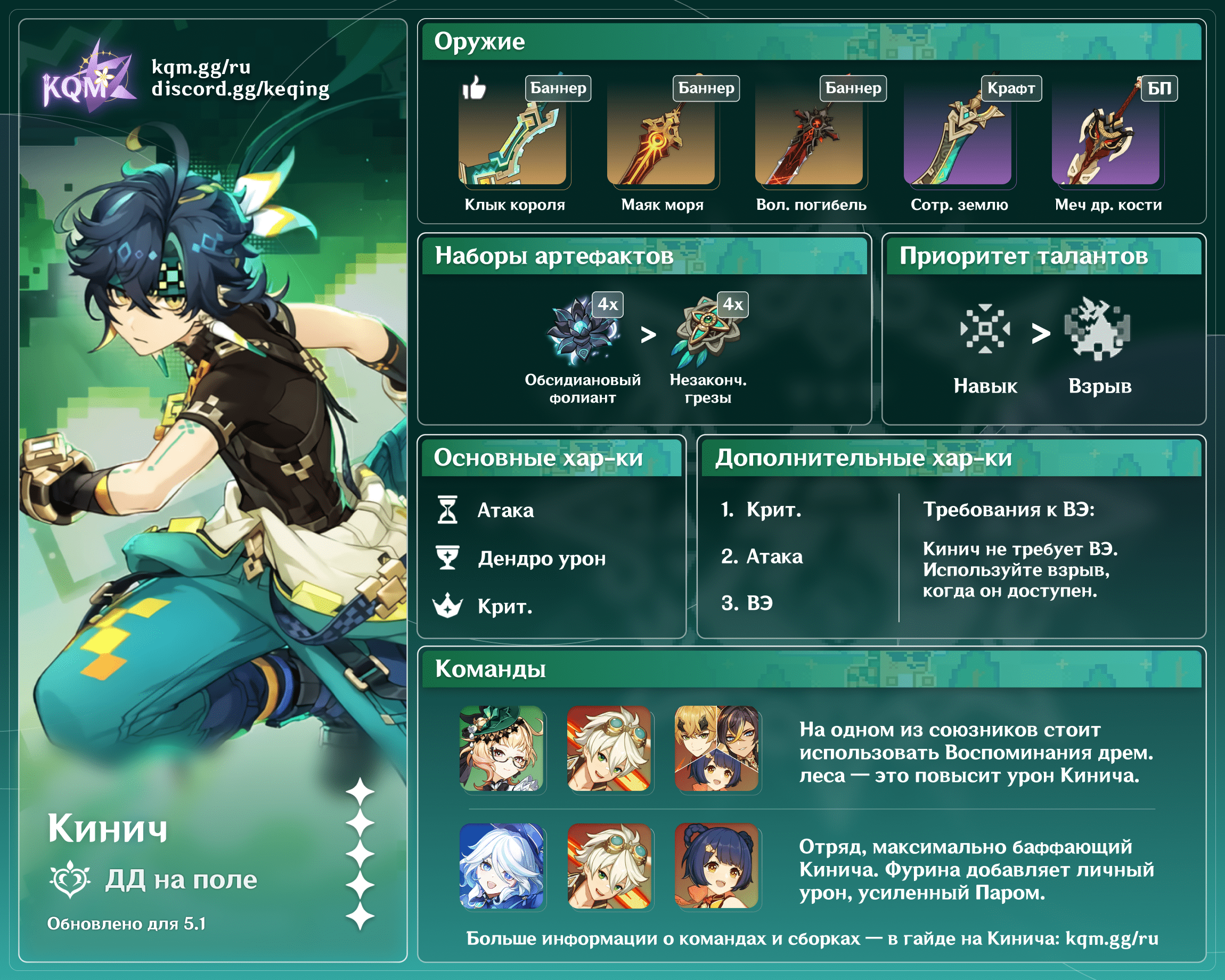Click the Навык talent icon
1225x980 pixels.
985,329
